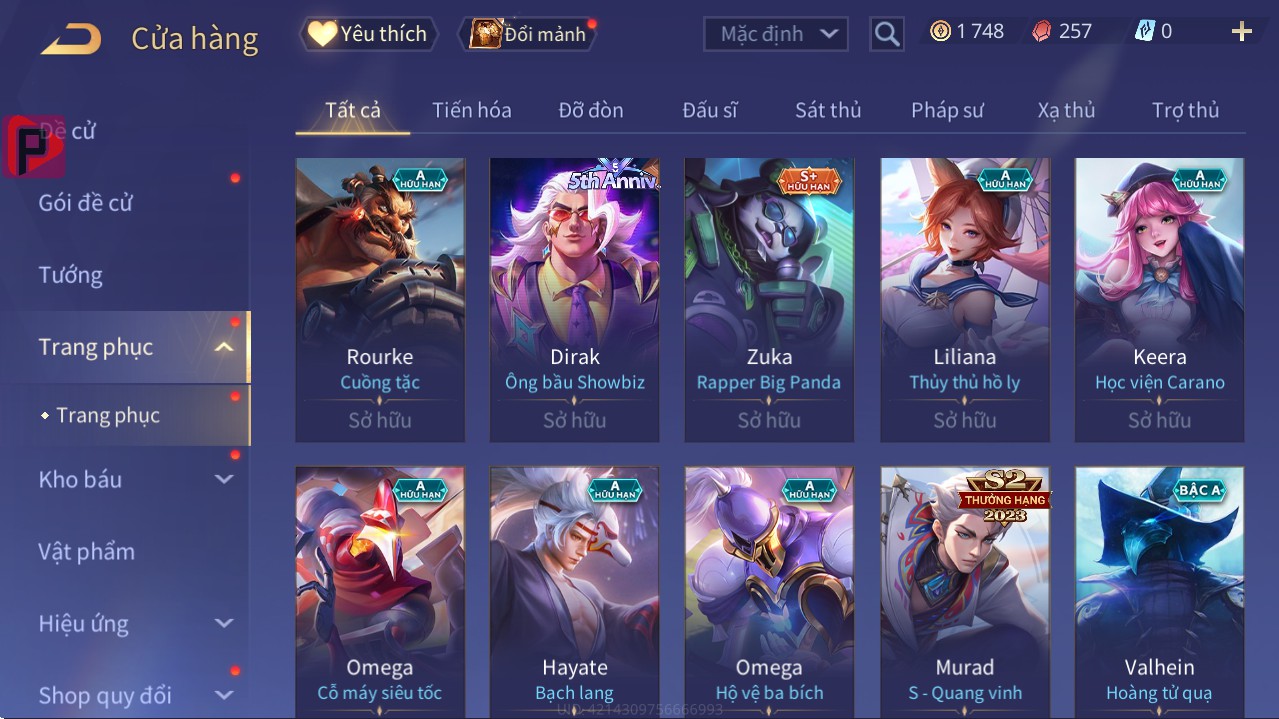Viewport: 1279px width, 719px height.
Task: Click the magnifying glass search button
Action: pyautogui.click(x=887, y=34)
